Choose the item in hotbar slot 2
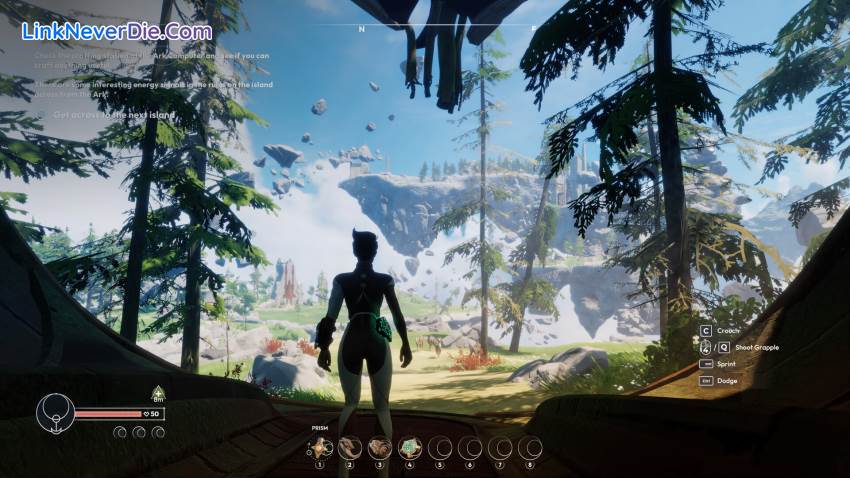Image resolution: width=850 pixels, height=478 pixels. click(350, 447)
